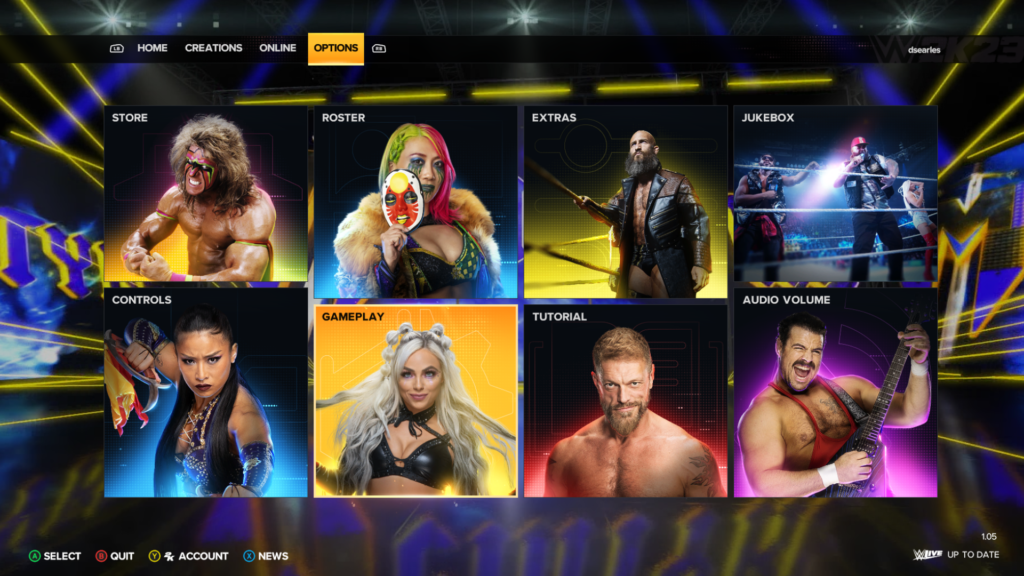Open the Controls settings tile
1024x576 pixels.
pos(205,393)
